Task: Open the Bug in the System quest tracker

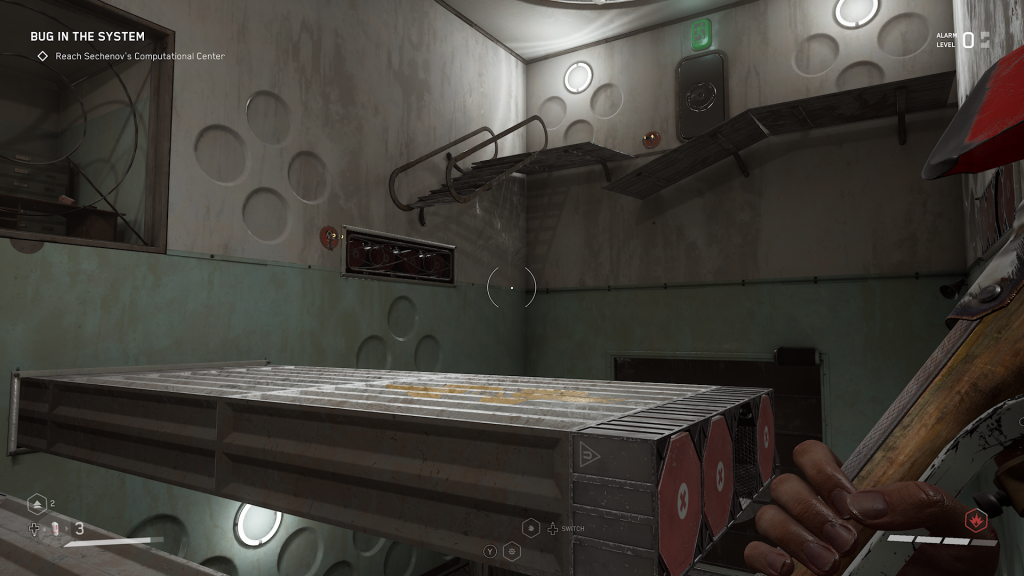Action: pos(87,37)
